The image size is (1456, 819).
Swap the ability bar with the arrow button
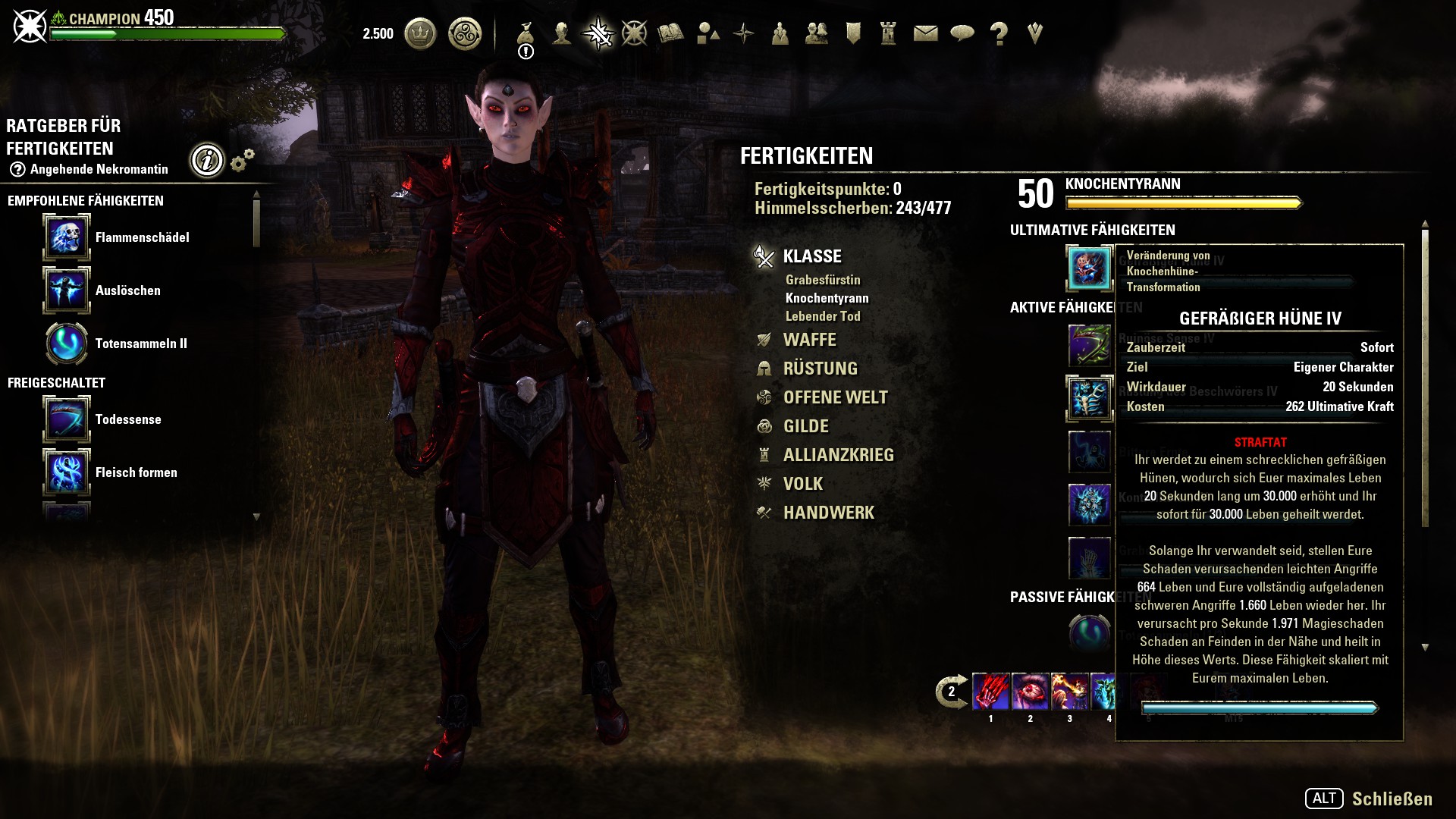coord(951,691)
